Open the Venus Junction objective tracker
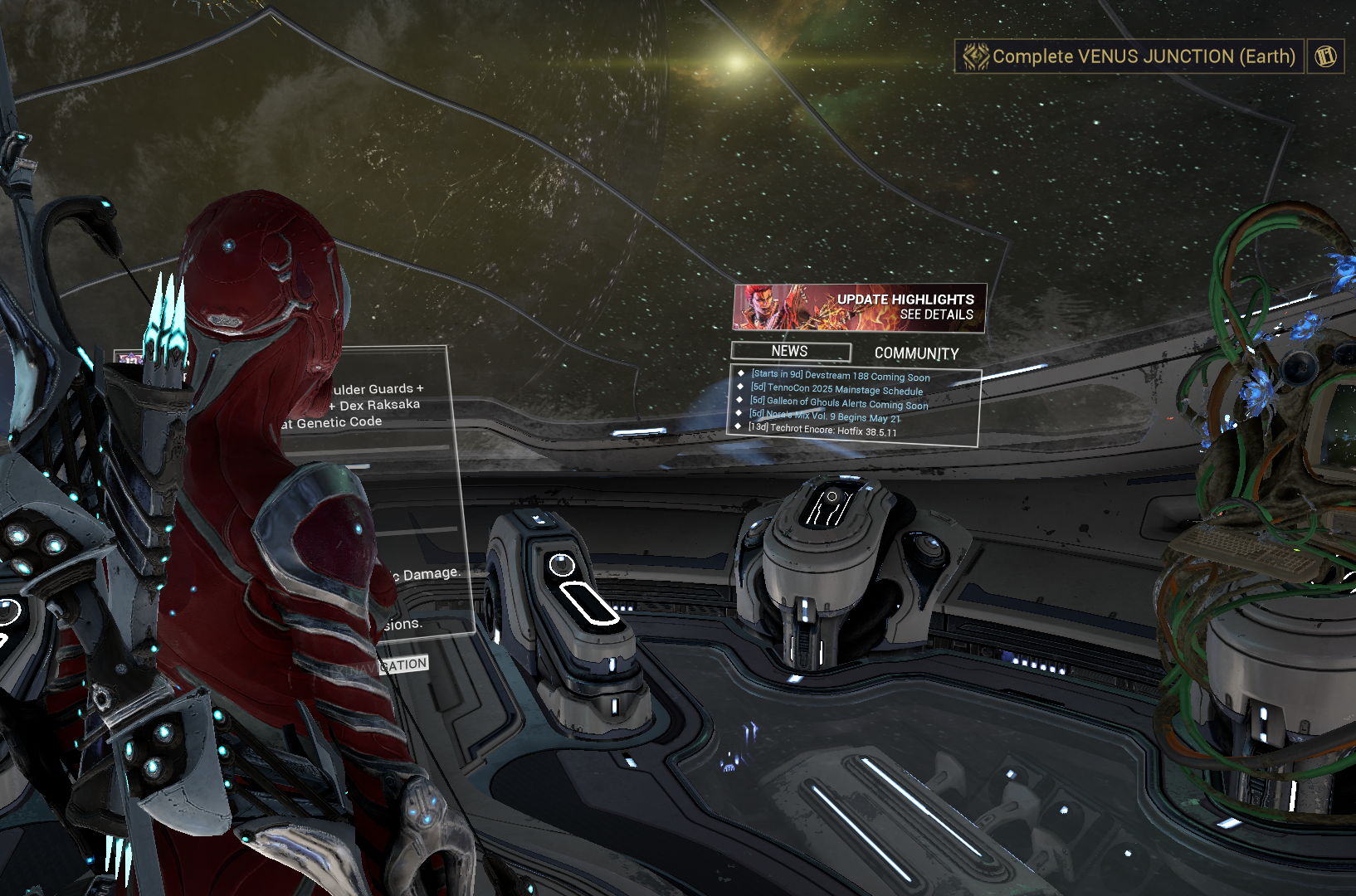Viewport: 1356px width, 896px height. pyautogui.click(x=1129, y=56)
